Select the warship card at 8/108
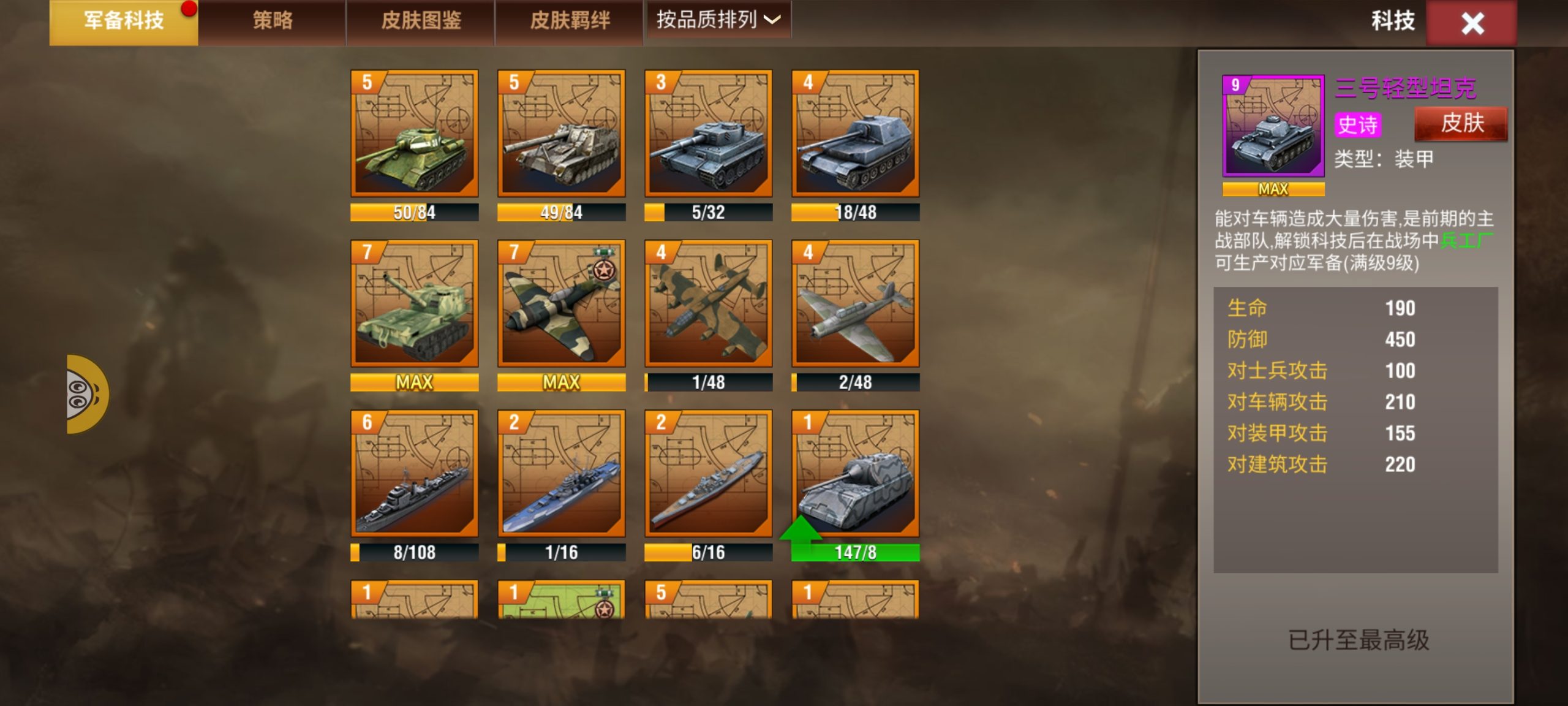This screenshot has width=1568, height=706. click(x=415, y=474)
